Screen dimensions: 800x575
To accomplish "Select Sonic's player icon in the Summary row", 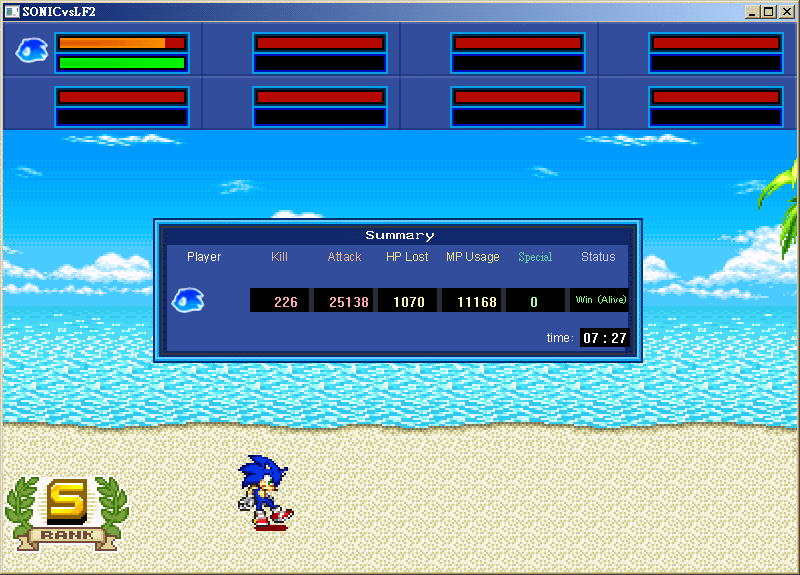I will 188,299.
